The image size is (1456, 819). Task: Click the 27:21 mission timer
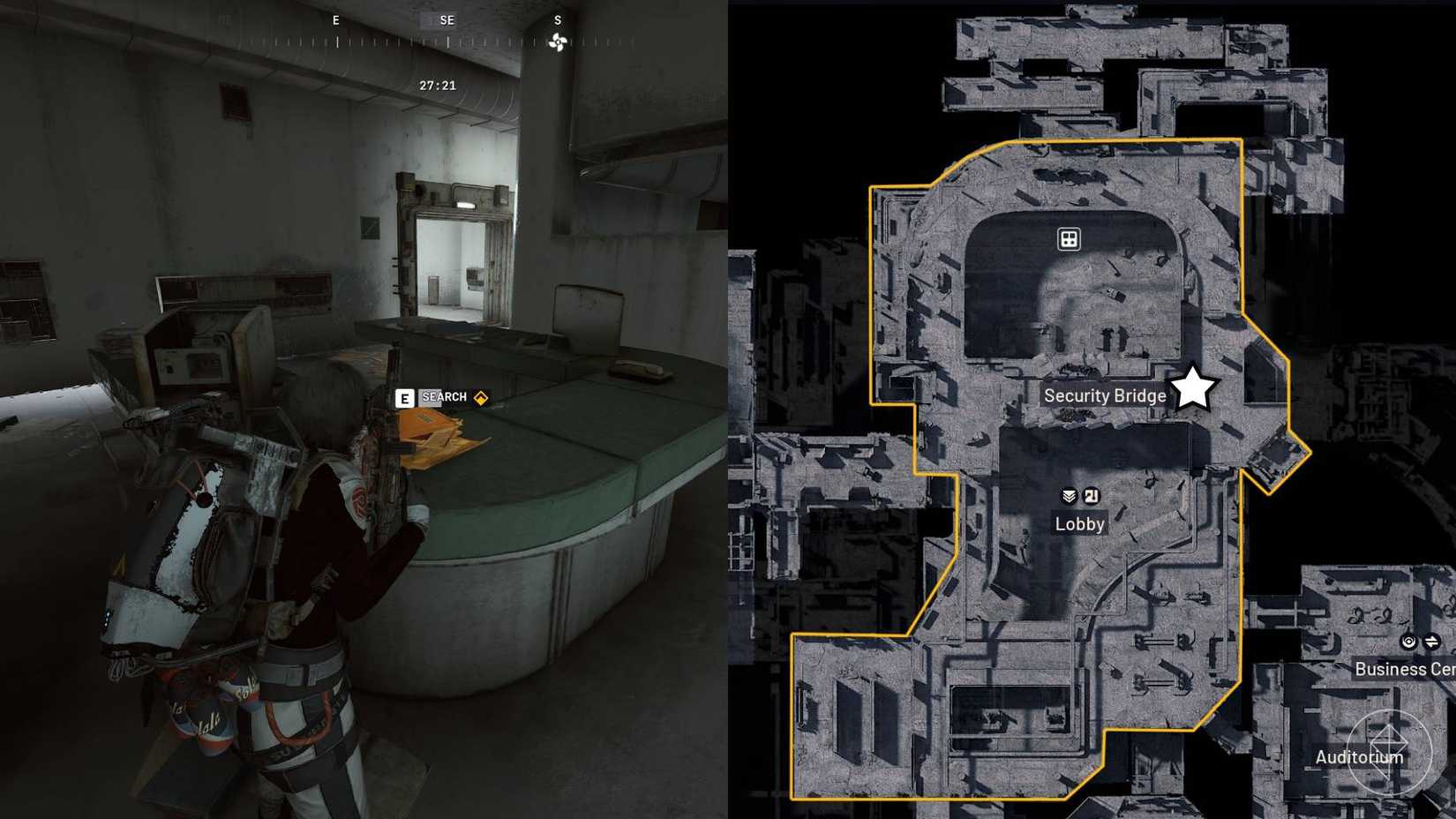tap(438, 86)
